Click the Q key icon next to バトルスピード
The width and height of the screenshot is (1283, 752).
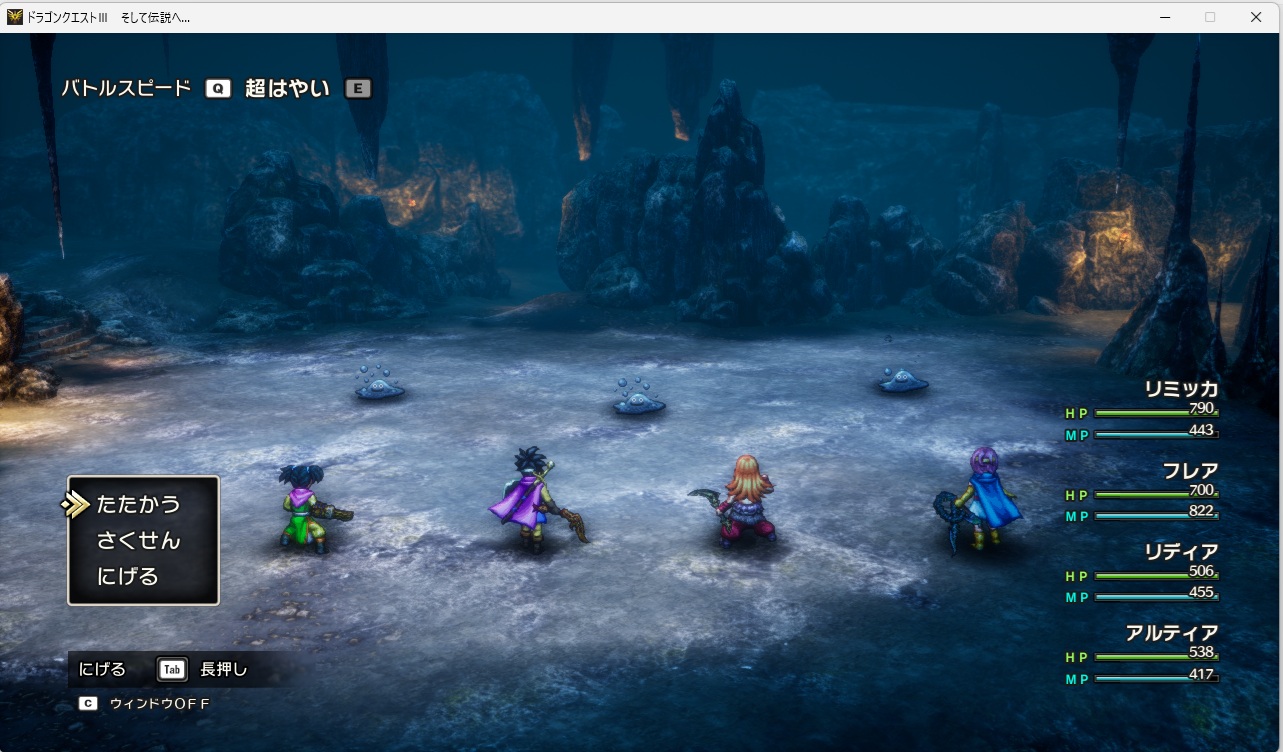pos(218,88)
